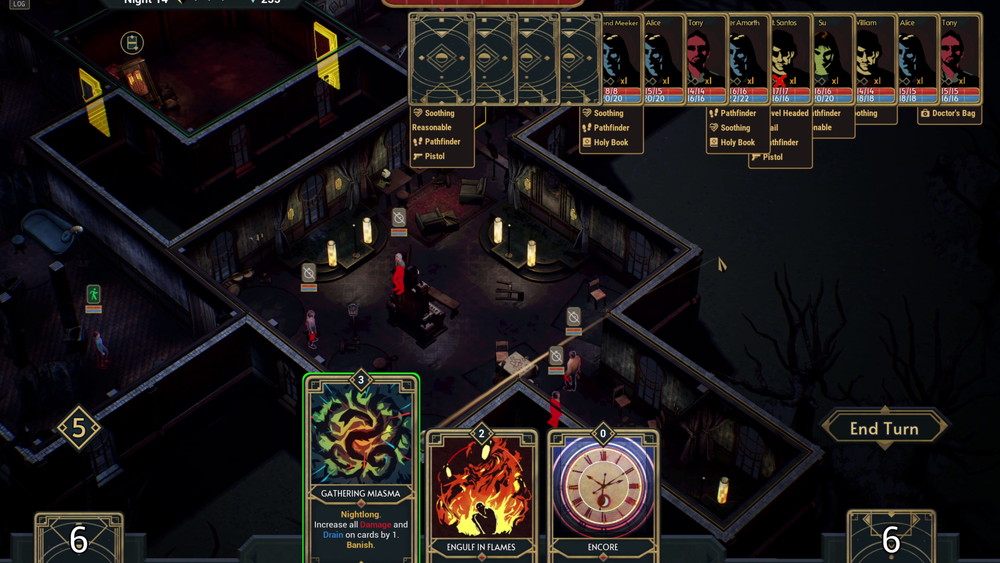Select the Meeker character card
Viewport: 1000px width, 563px height.
[x=621, y=58]
